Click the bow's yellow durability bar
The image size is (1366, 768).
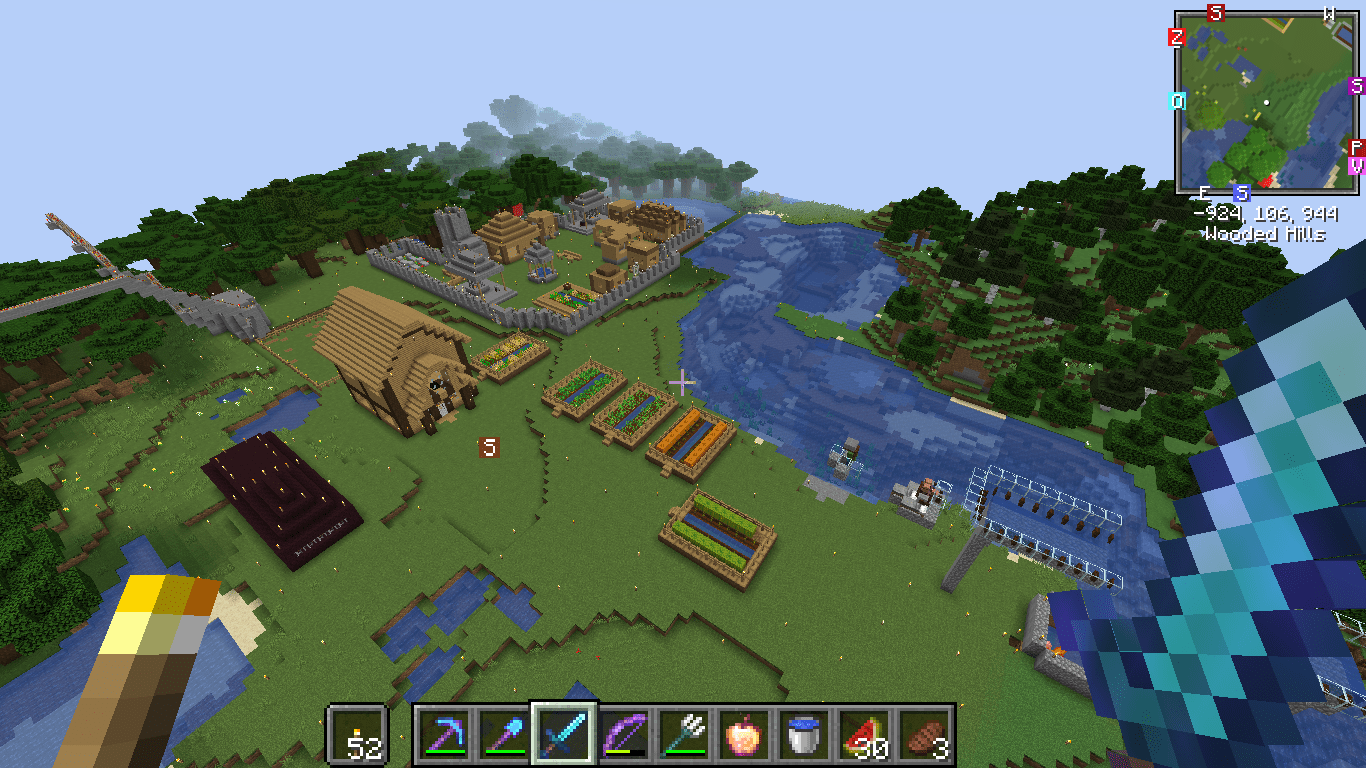point(618,750)
